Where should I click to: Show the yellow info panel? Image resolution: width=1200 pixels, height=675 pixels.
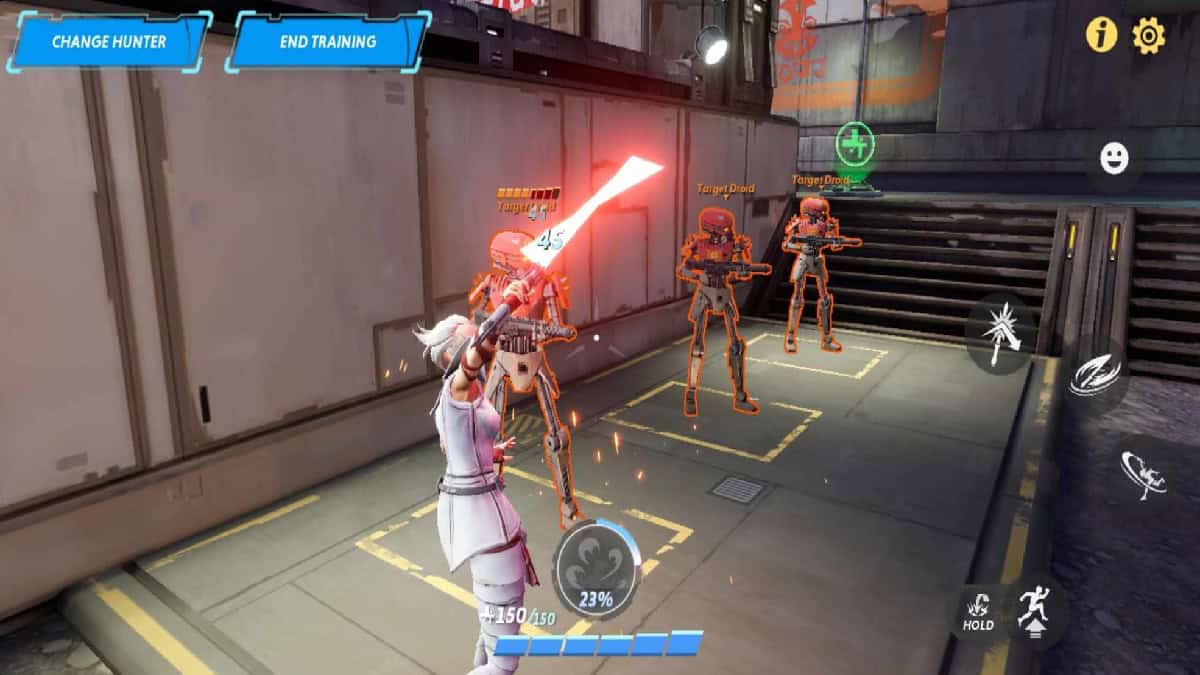click(1101, 36)
